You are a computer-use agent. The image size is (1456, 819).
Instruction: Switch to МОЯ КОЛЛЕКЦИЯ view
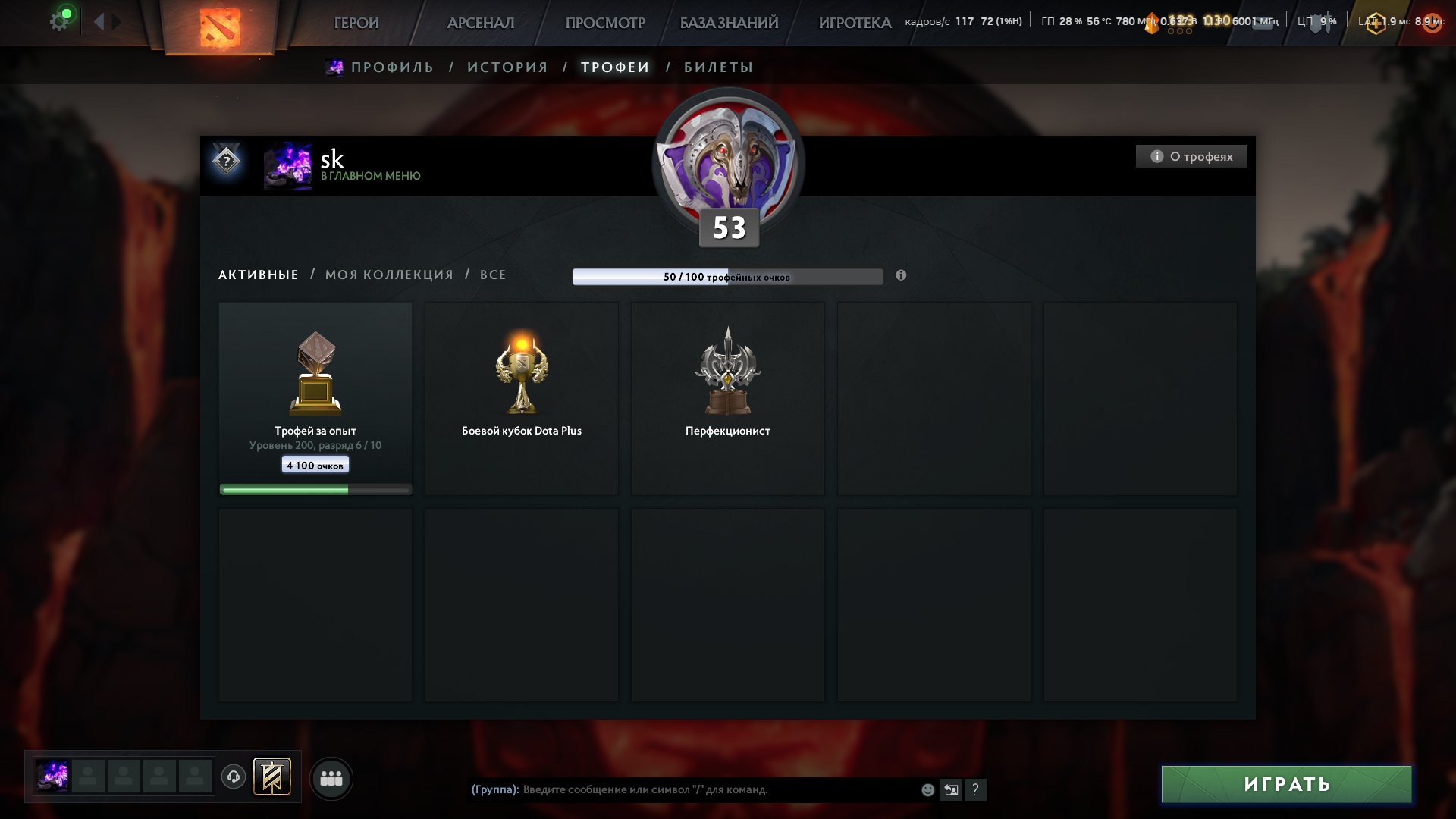[x=389, y=275]
